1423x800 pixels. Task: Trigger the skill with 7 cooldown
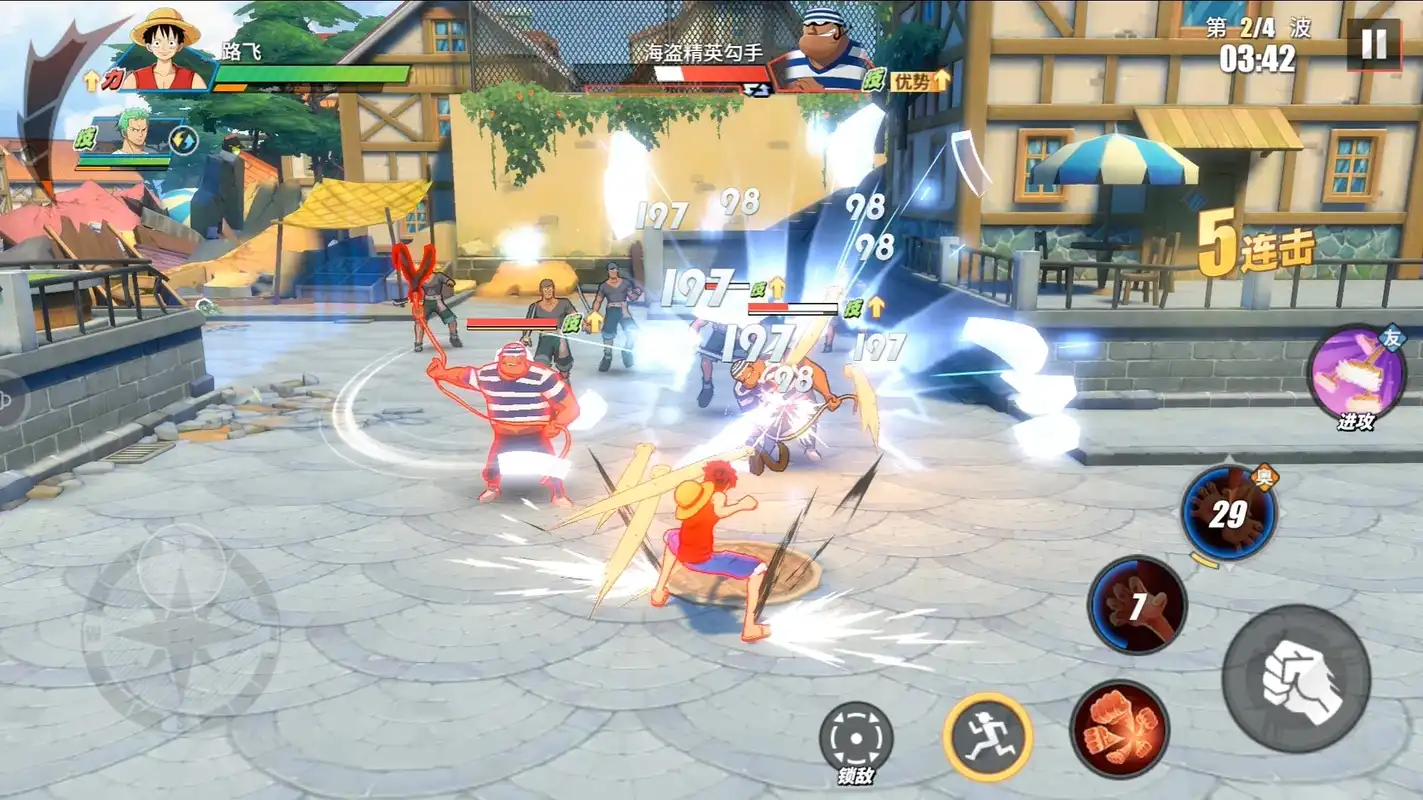click(1137, 605)
